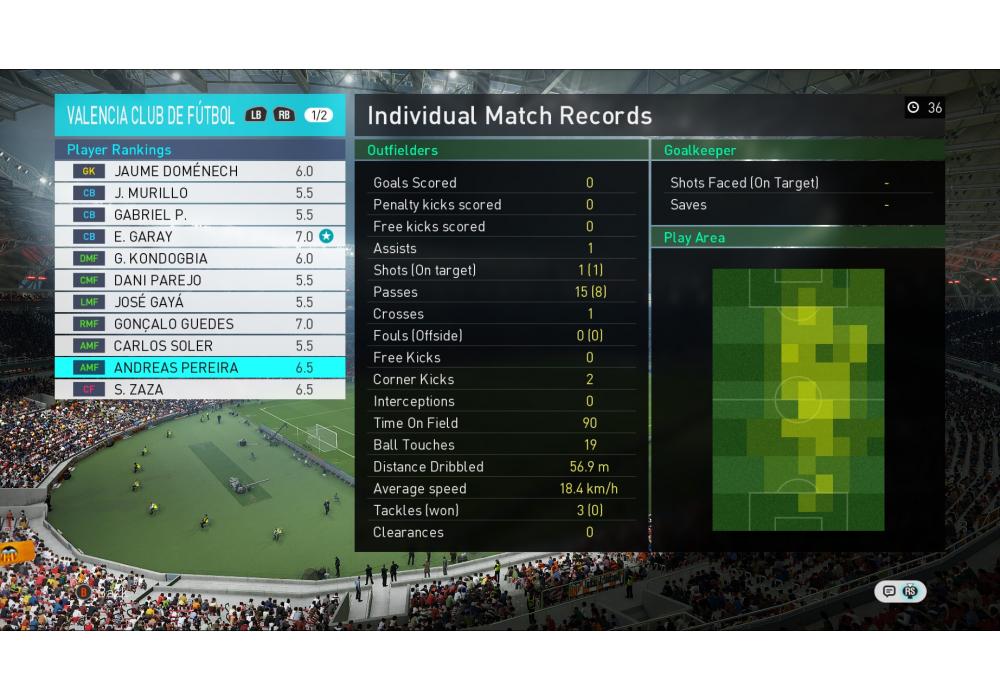Choose Gonçalo Guedes from the list
This screenshot has width=1000, height=700.
[200, 324]
